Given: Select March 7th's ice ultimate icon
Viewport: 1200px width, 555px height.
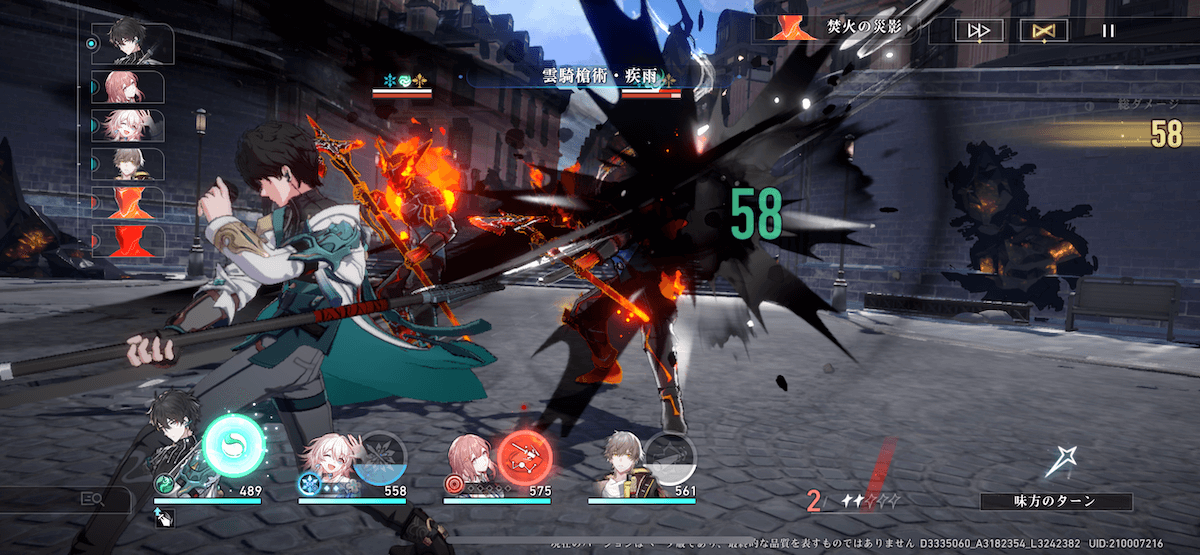Looking at the screenshot, I should pos(379,458).
